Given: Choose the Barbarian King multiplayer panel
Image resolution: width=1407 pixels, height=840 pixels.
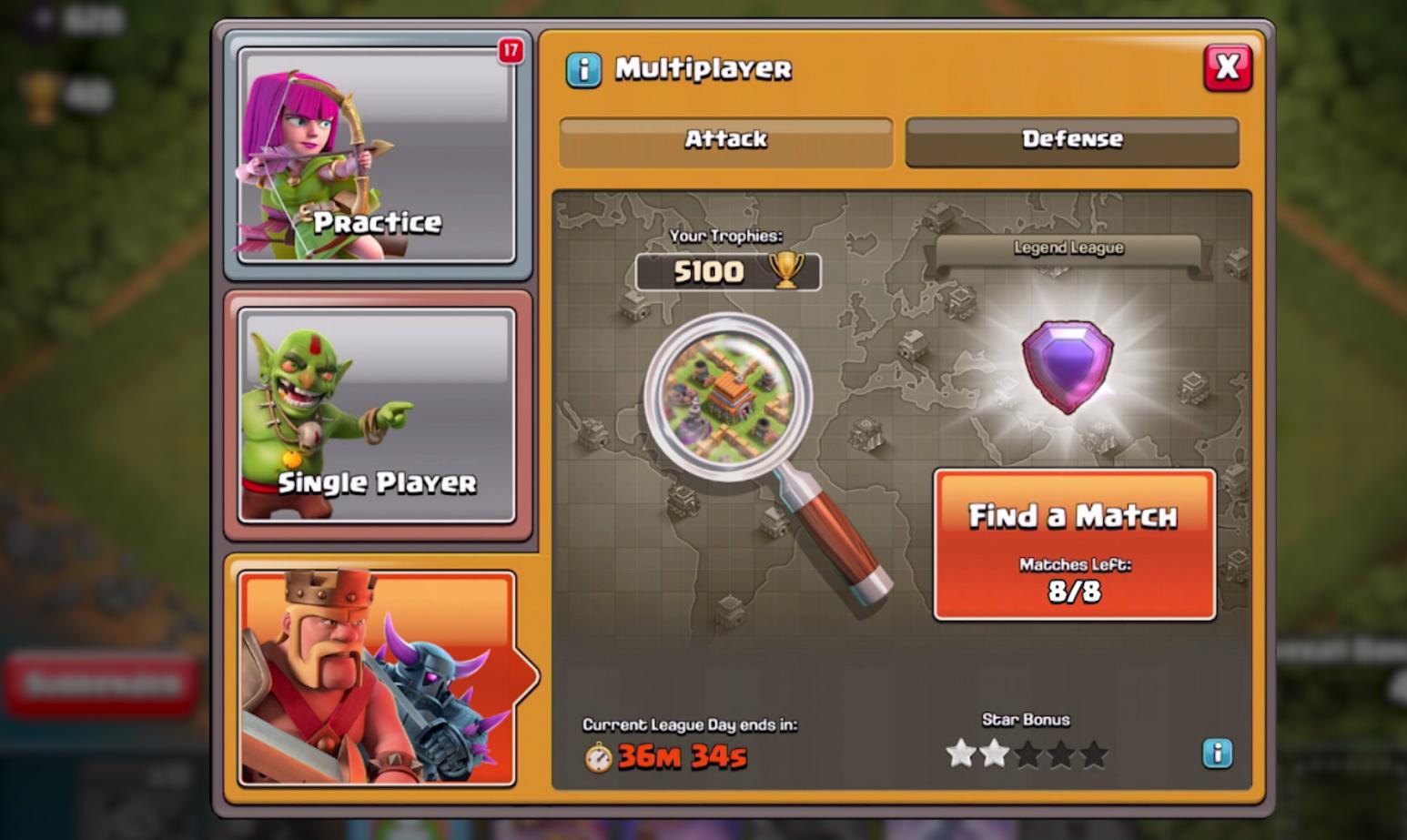Looking at the screenshot, I should tap(377, 677).
